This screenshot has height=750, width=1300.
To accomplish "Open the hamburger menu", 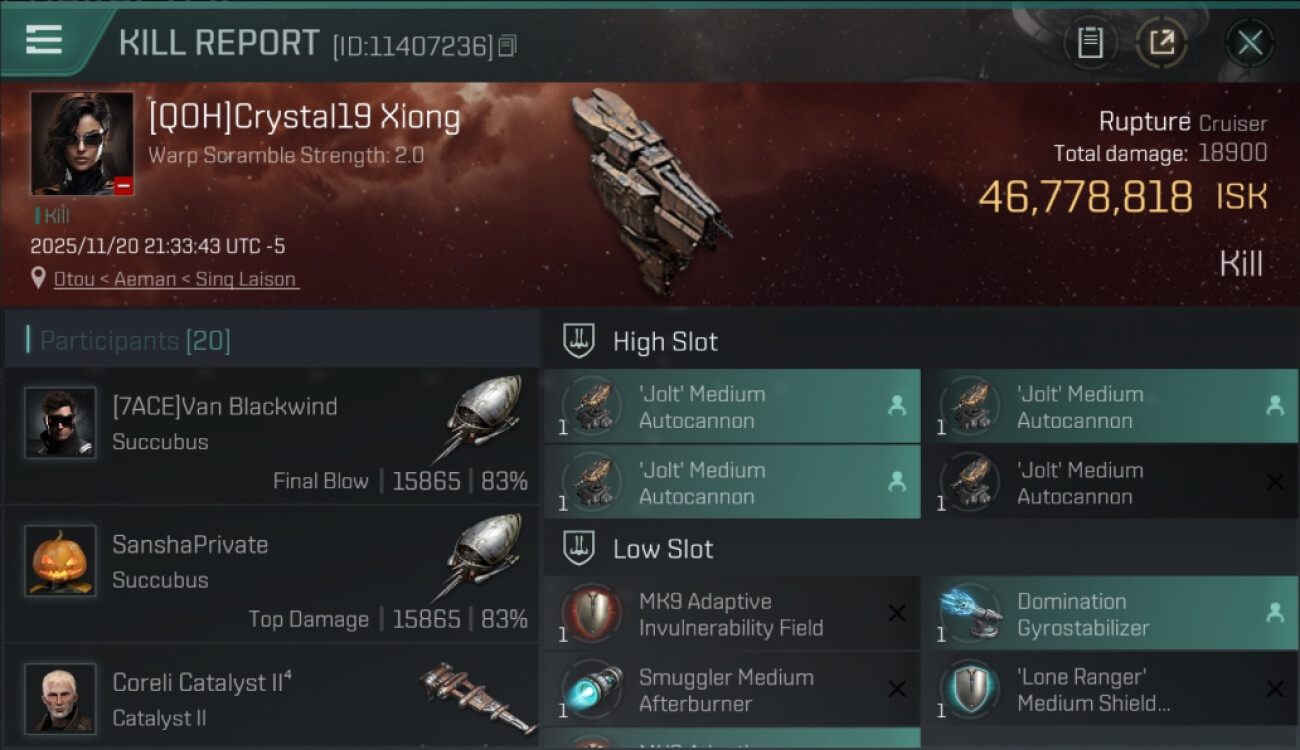I will pos(44,41).
